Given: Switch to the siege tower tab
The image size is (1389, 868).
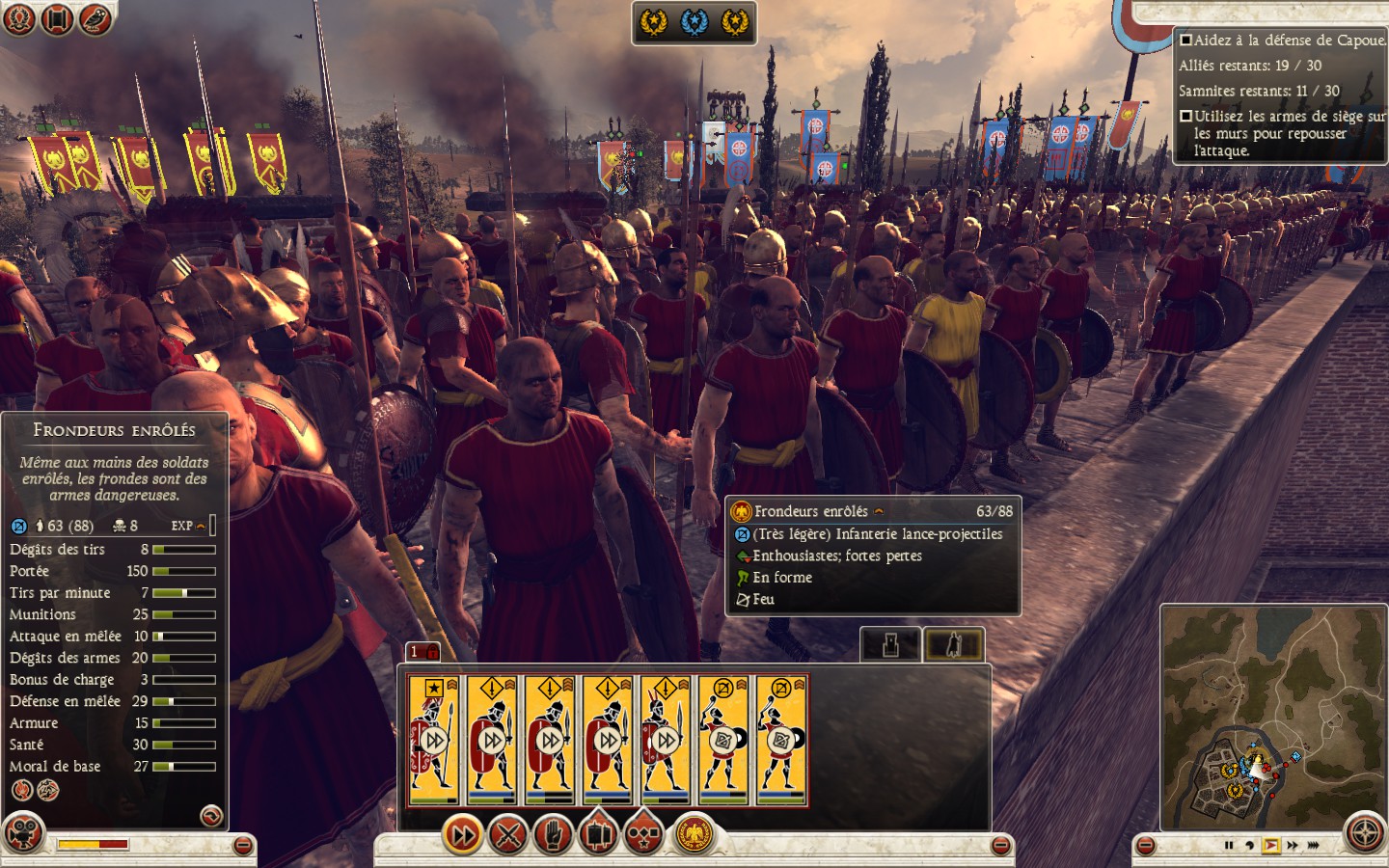Looking at the screenshot, I should click(889, 644).
